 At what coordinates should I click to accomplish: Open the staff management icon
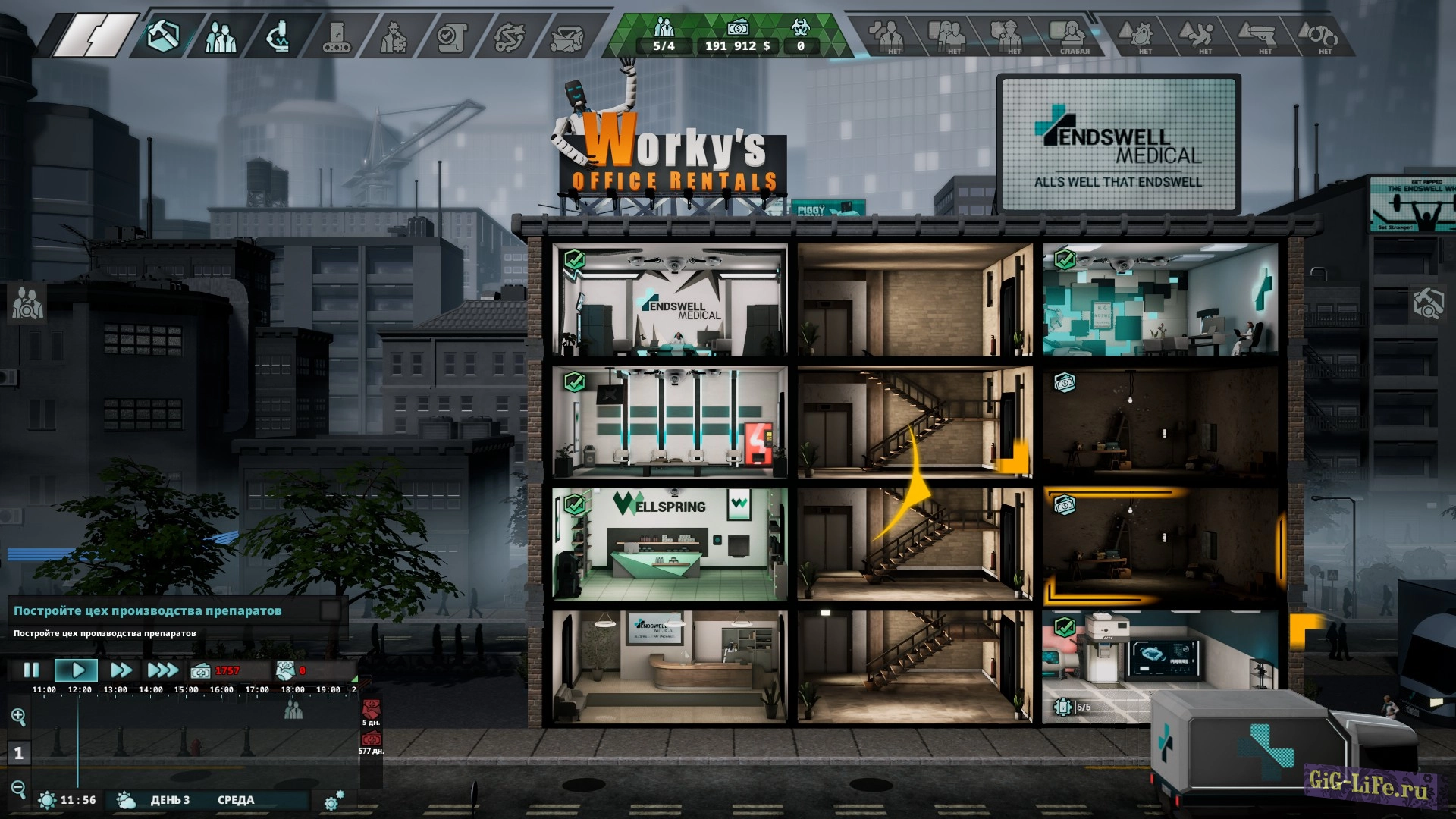click(x=220, y=36)
